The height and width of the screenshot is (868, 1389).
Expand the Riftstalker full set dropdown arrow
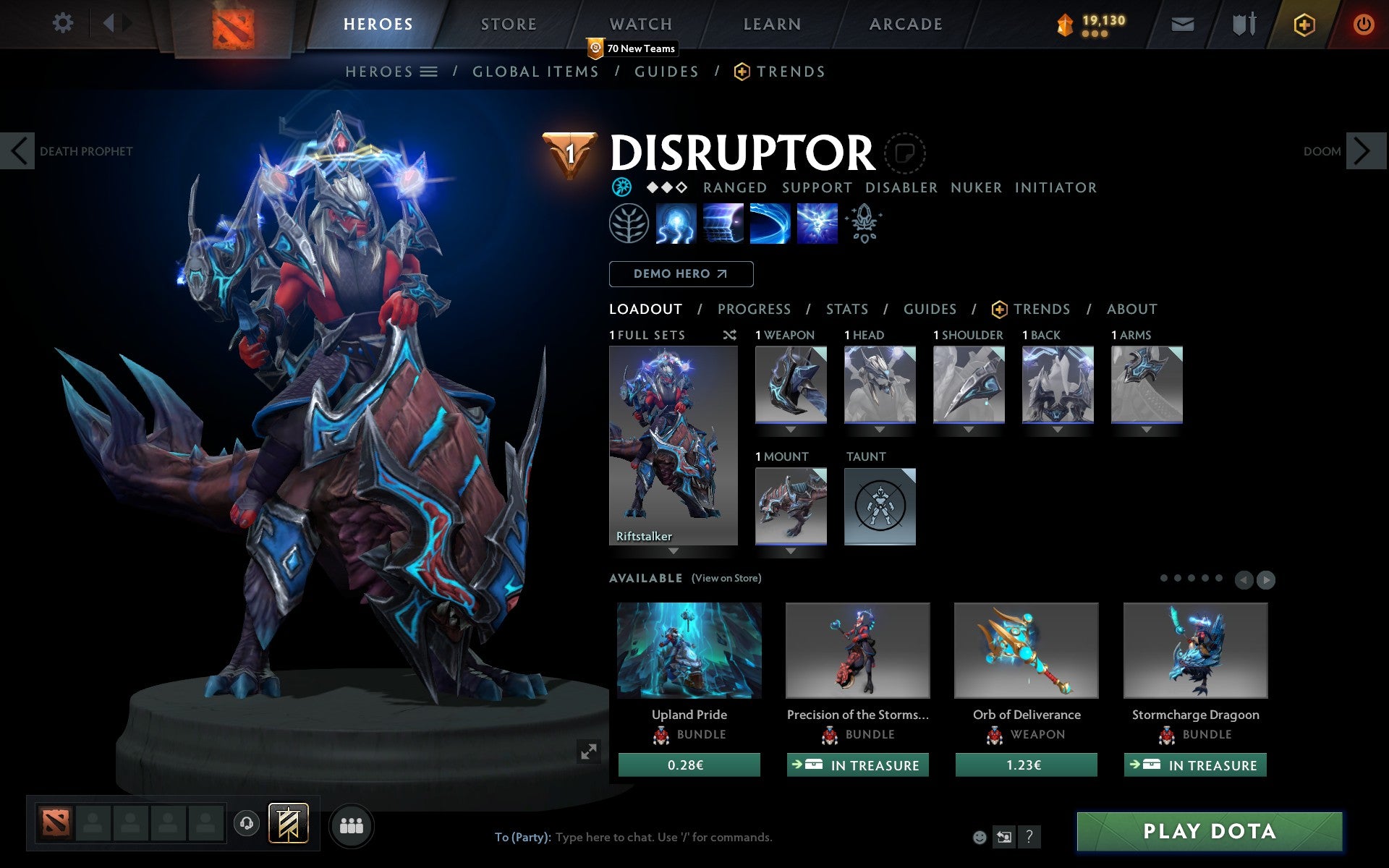(672, 551)
